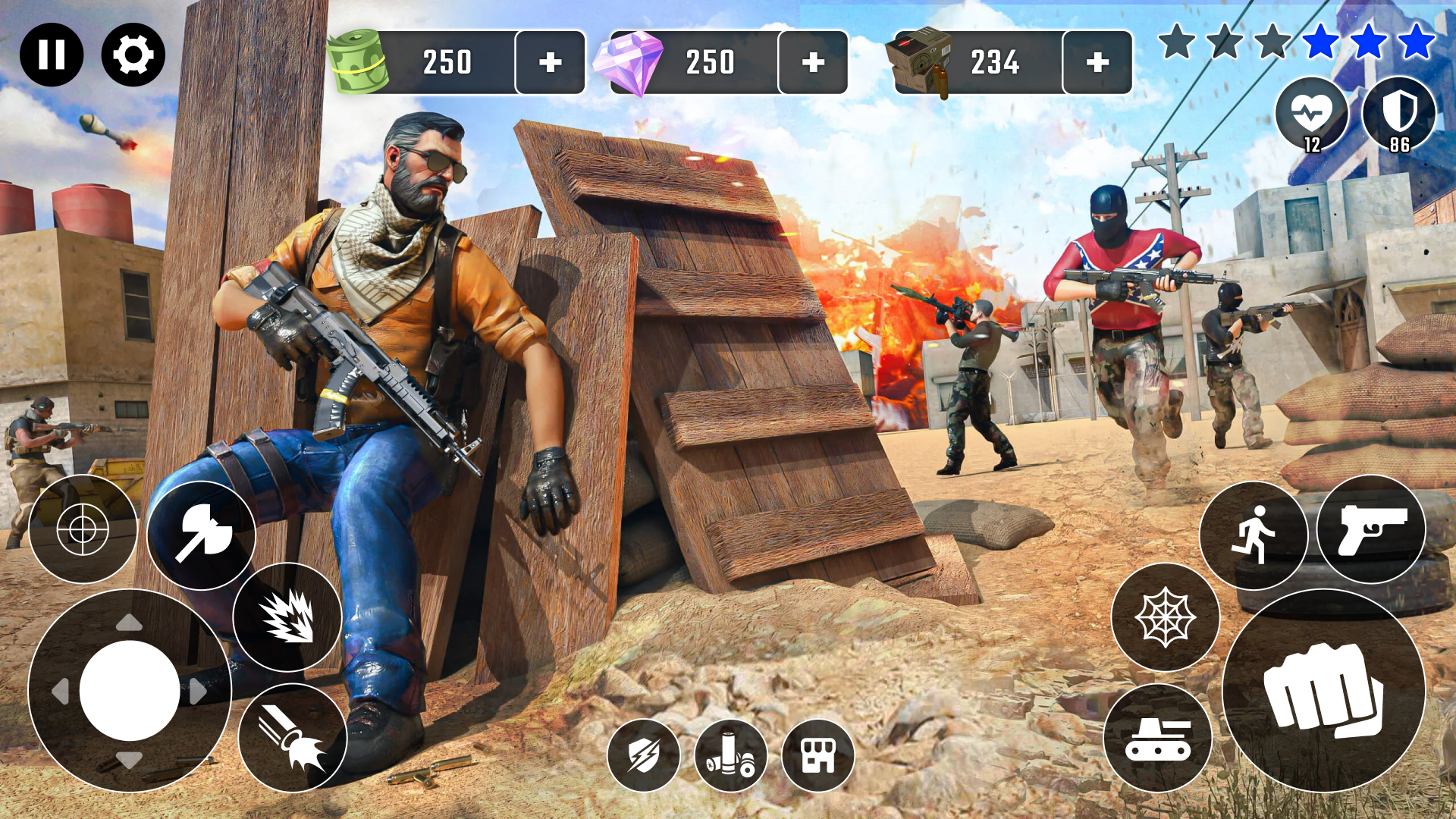Select the aim crosshair control

pos(83,527)
